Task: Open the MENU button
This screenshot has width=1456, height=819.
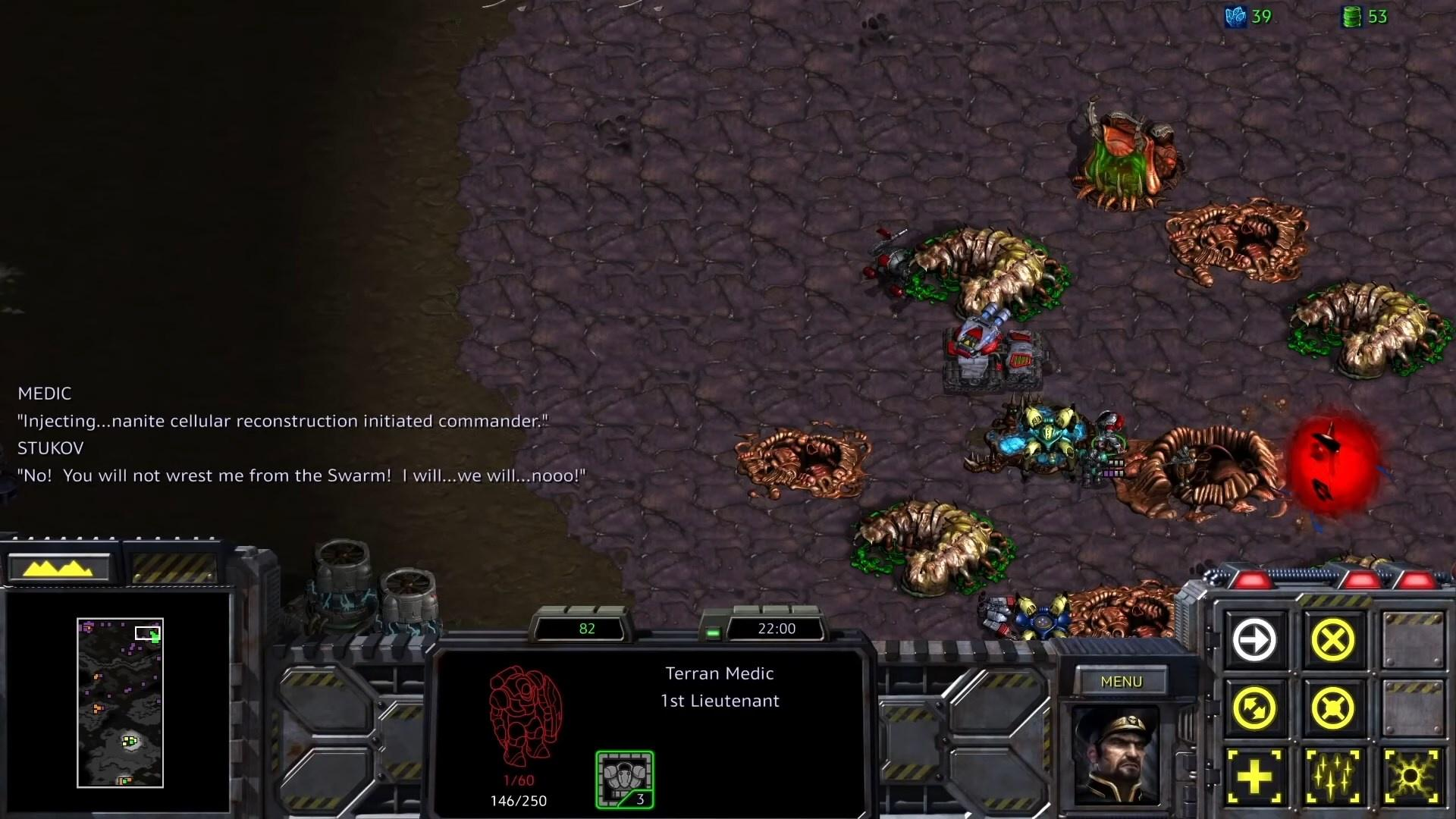Action: 1121,681
